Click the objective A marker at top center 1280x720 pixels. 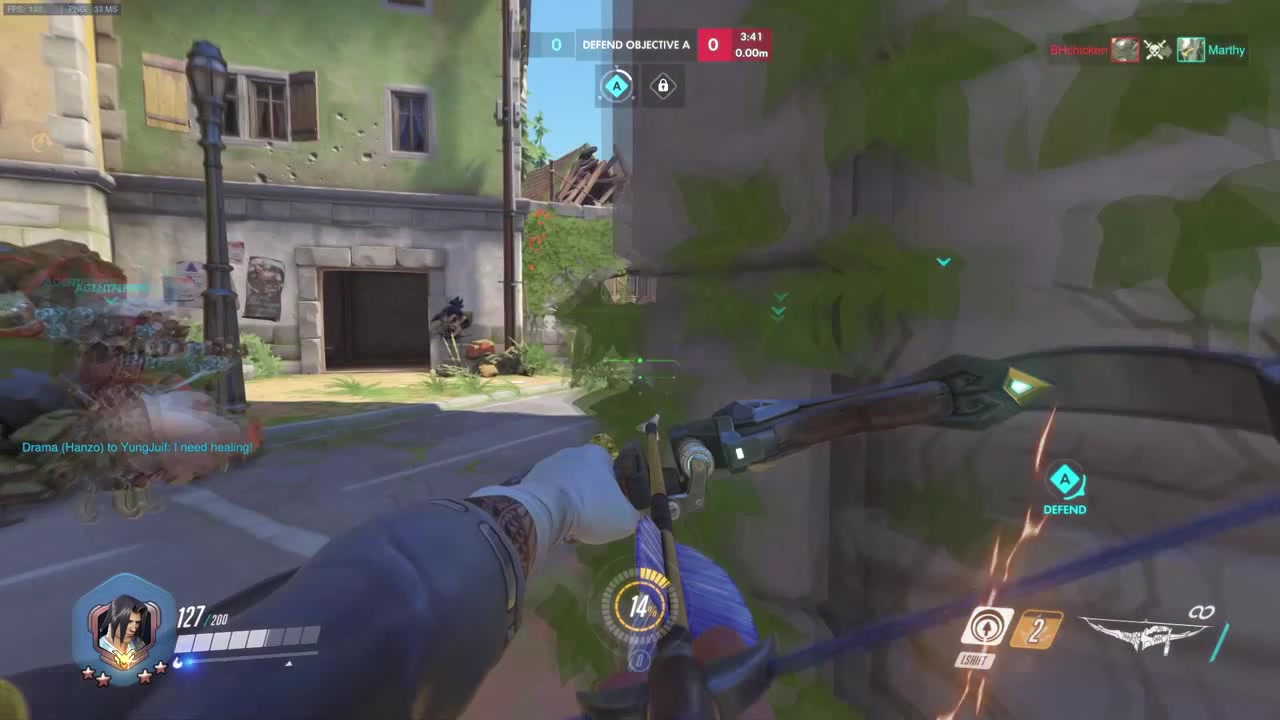[617, 86]
